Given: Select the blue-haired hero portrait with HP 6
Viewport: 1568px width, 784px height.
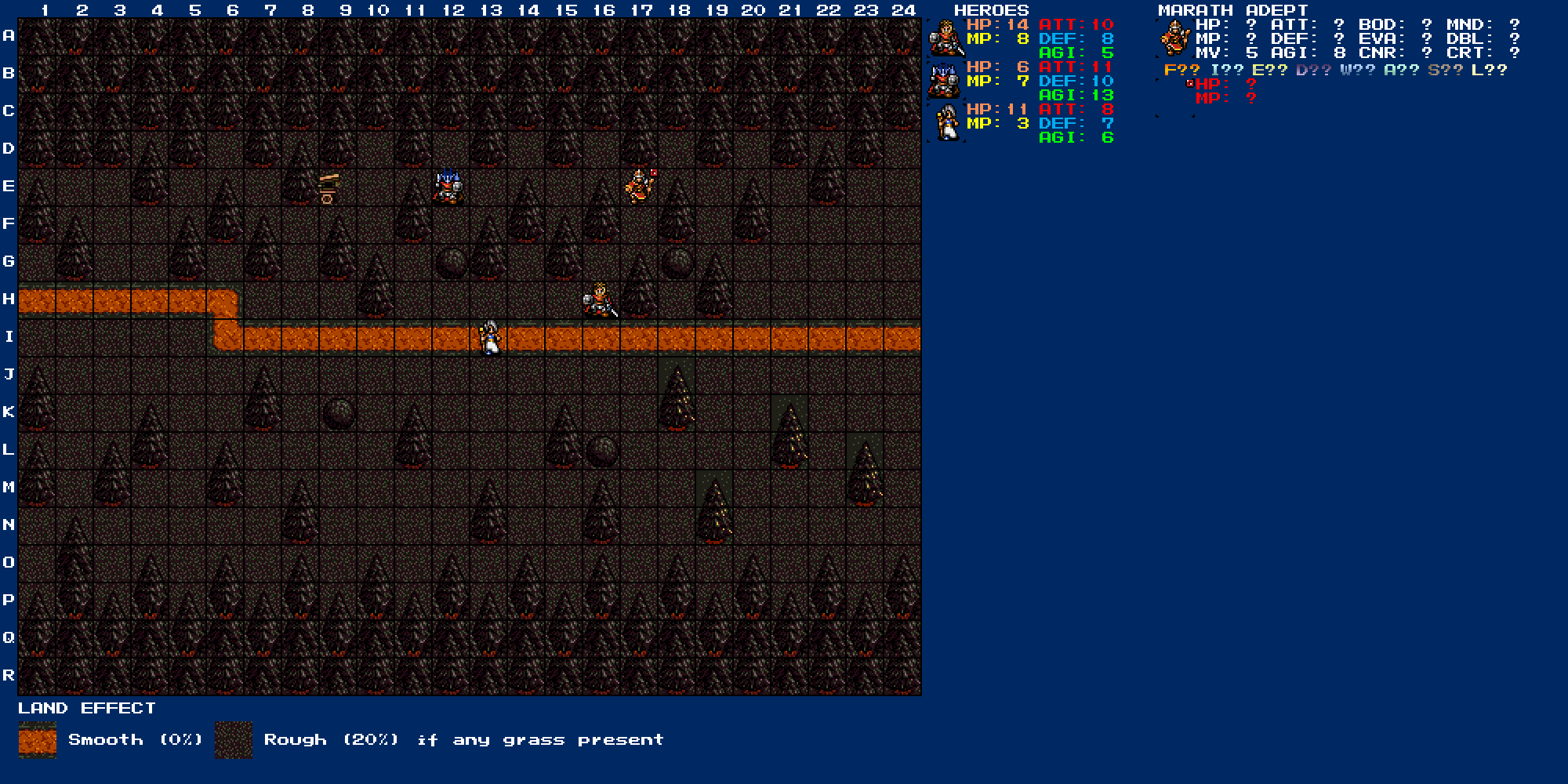Looking at the screenshot, I should tap(946, 81).
